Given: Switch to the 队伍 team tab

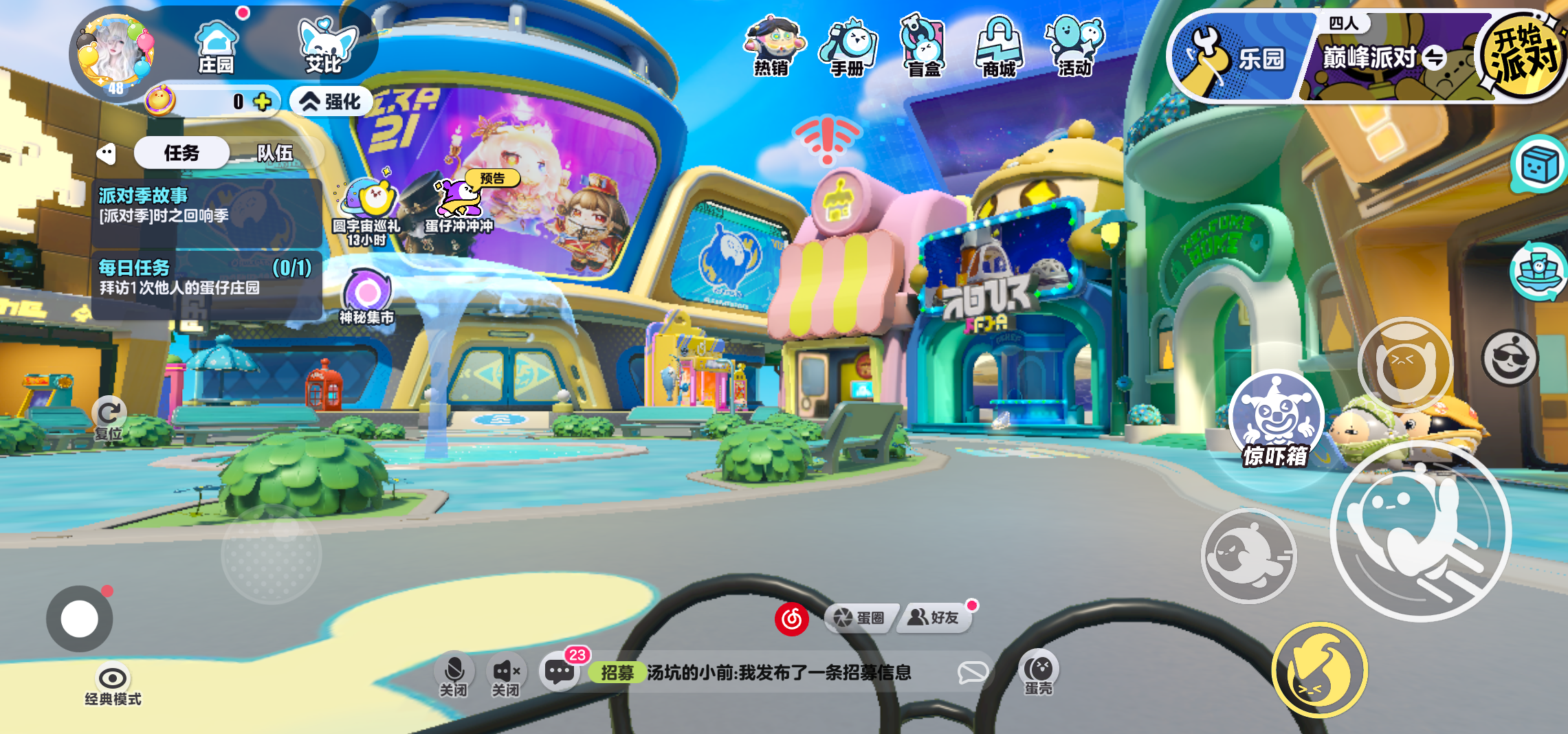Looking at the screenshot, I should 275,153.
